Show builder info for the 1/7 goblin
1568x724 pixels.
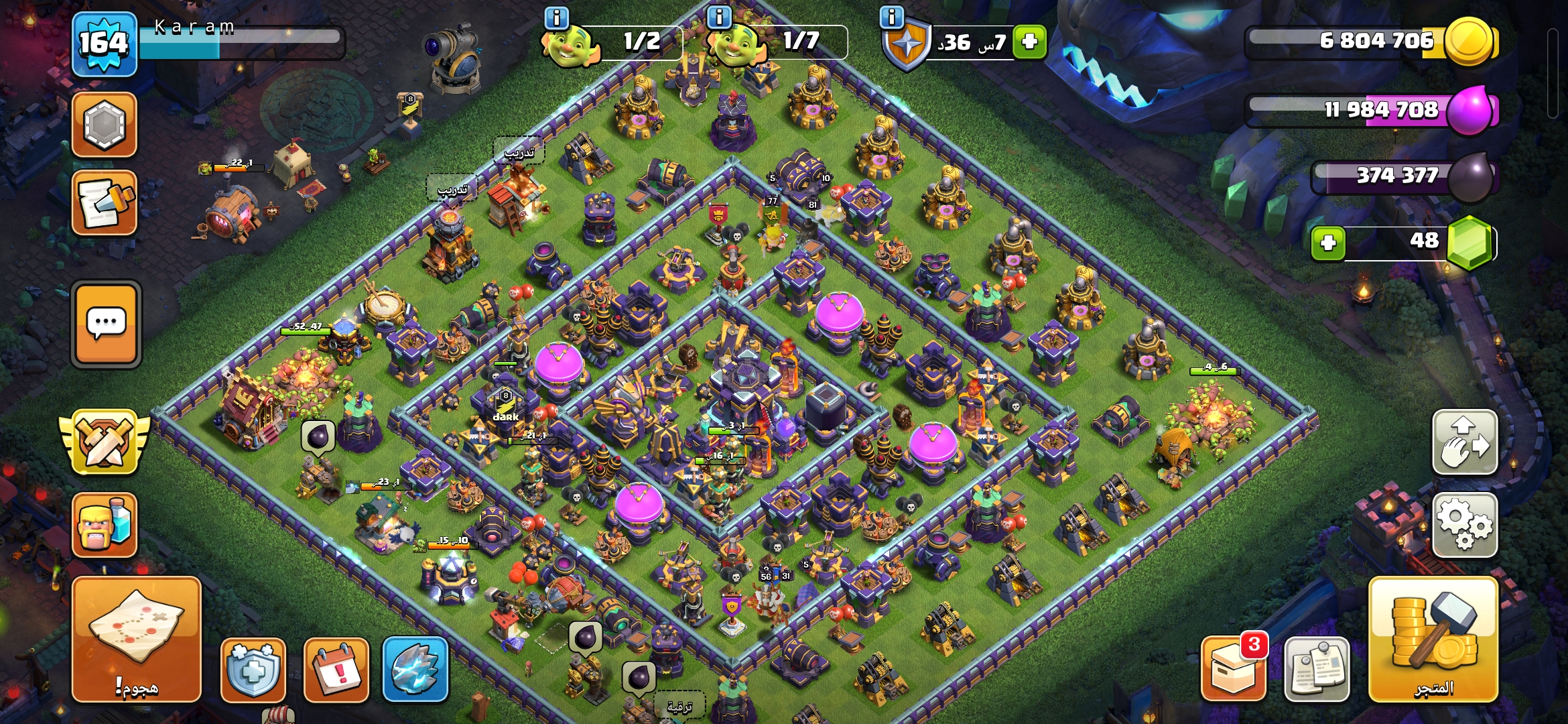(x=720, y=17)
